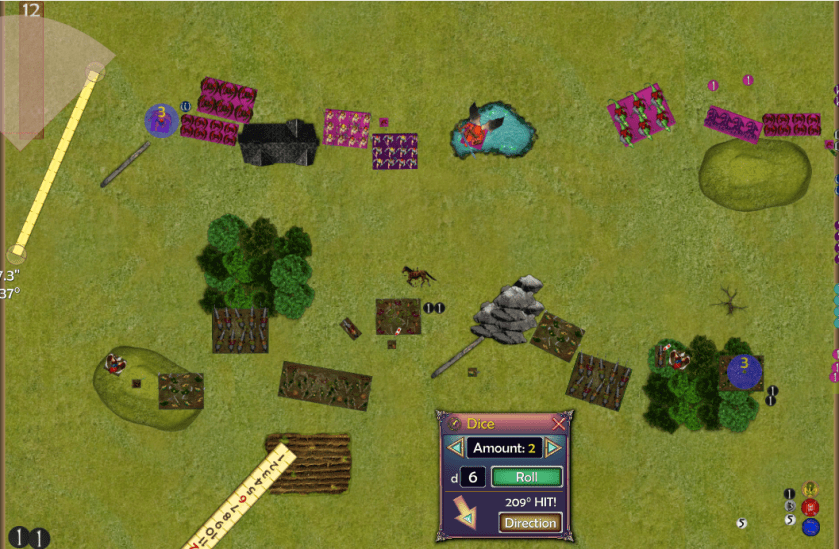This screenshot has width=839, height=549.
Task: Select the d6 die sides field
Action: tap(473, 477)
